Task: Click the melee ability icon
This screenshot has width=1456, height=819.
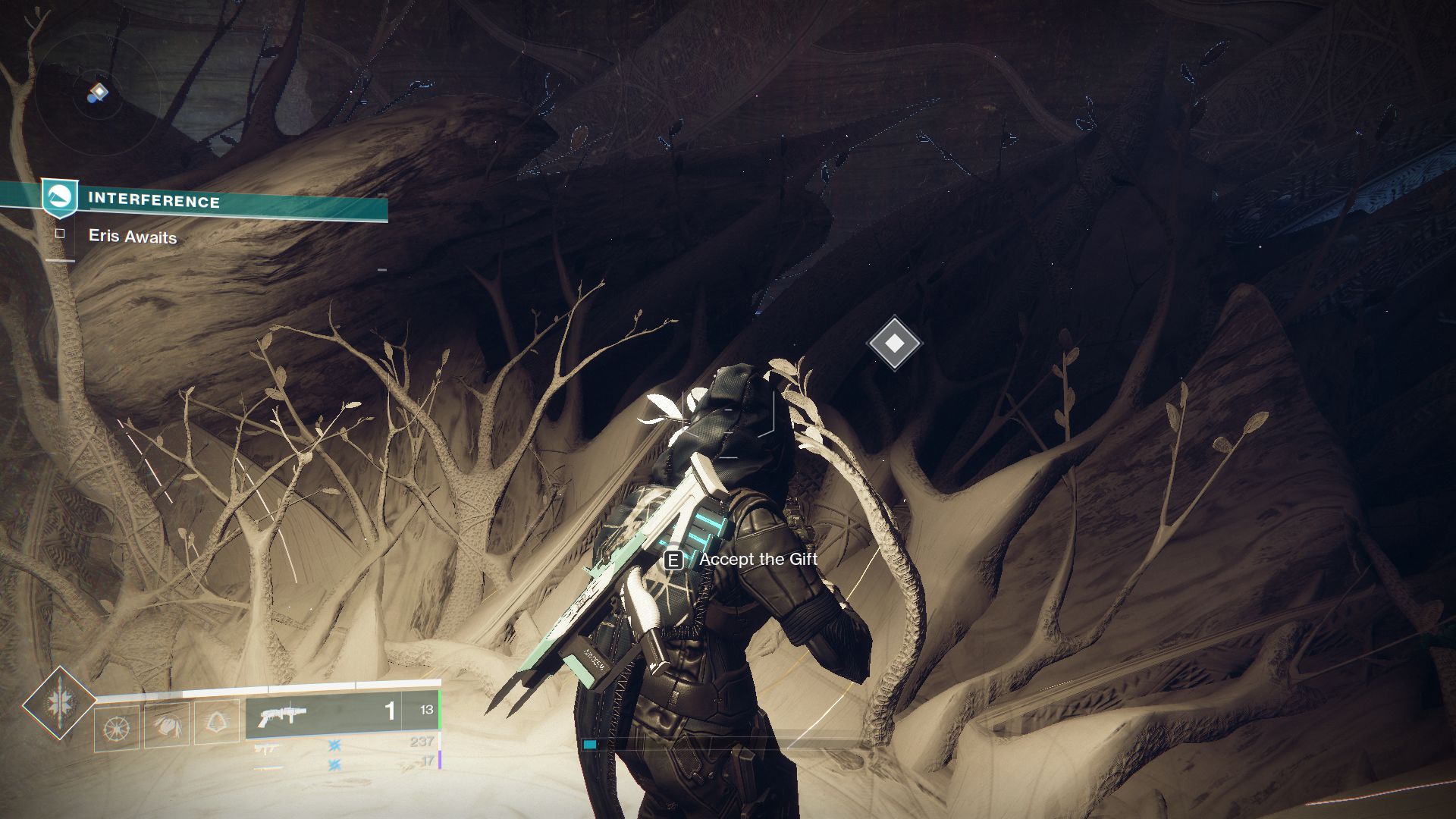Action: (169, 726)
